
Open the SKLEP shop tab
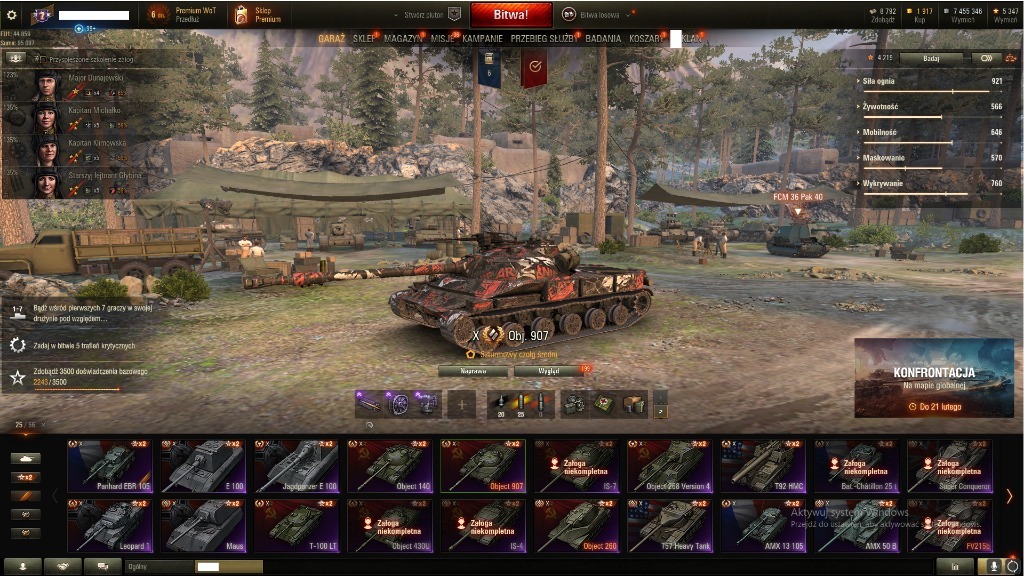[x=363, y=38]
